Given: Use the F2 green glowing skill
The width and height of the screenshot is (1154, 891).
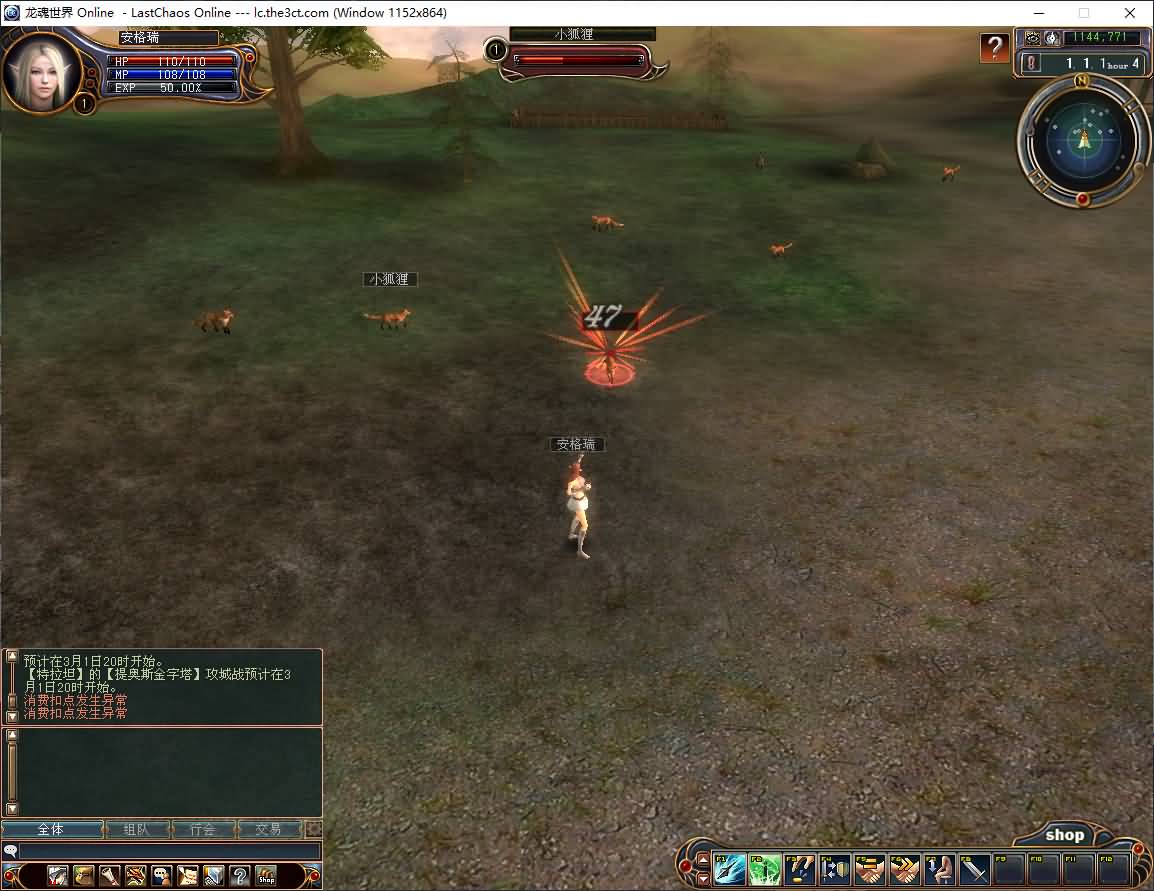Looking at the screenshot, I should [x=765, y=869].
